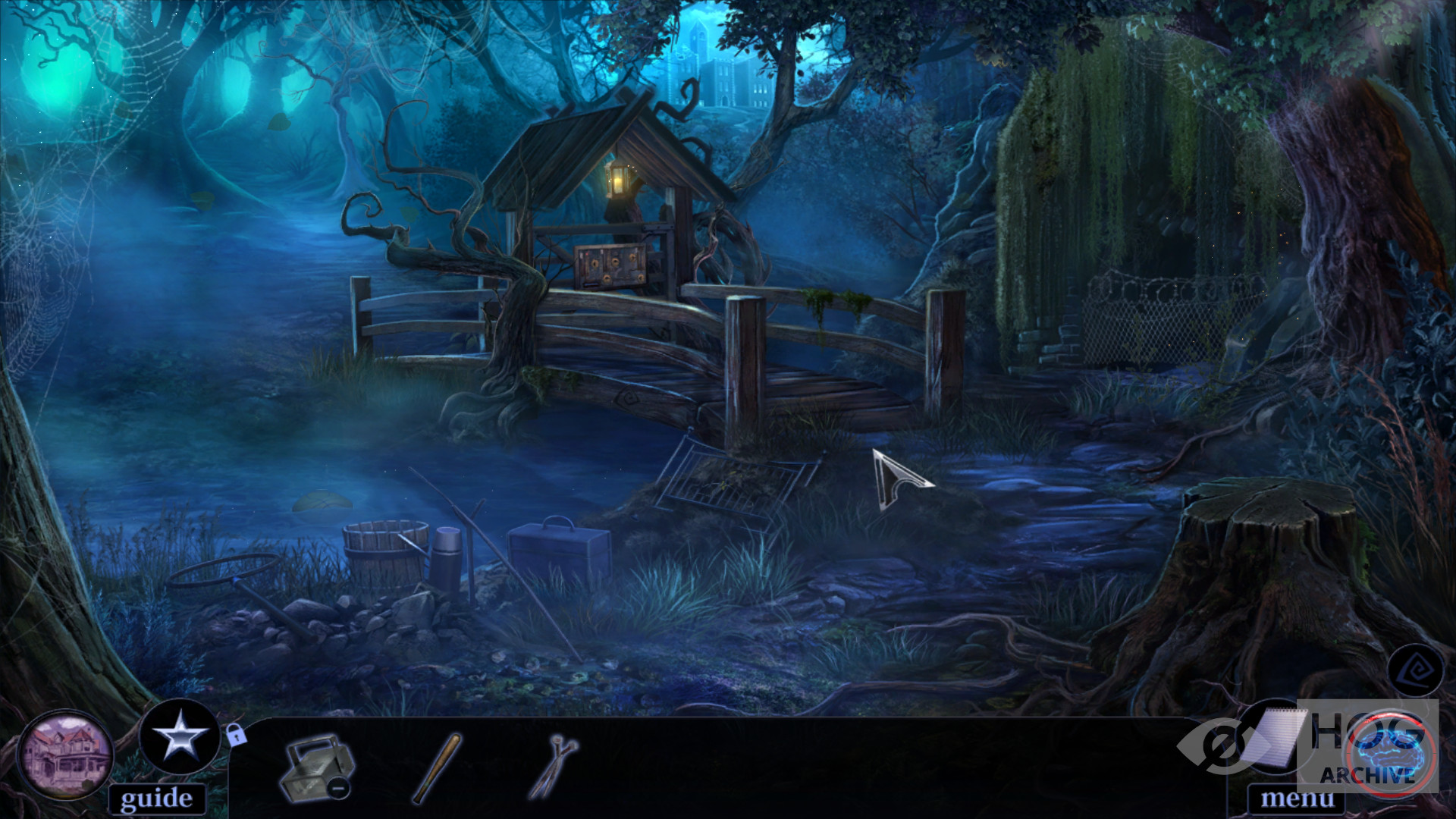Open the house map portrait
The width and height of the screenshot is (1456, 819).
pos(66,755)
